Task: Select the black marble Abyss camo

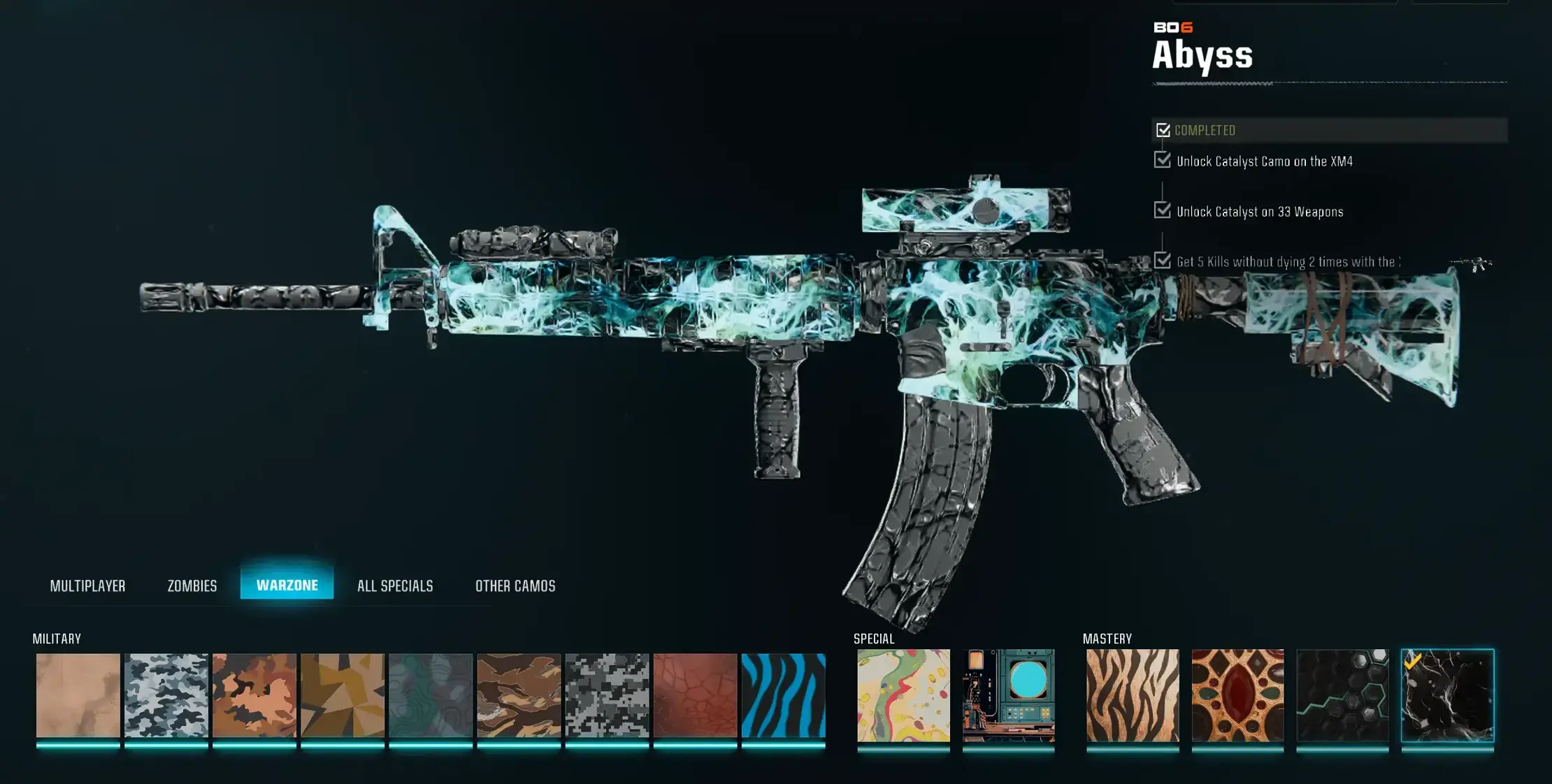Action: click(x=1447, y=695)
